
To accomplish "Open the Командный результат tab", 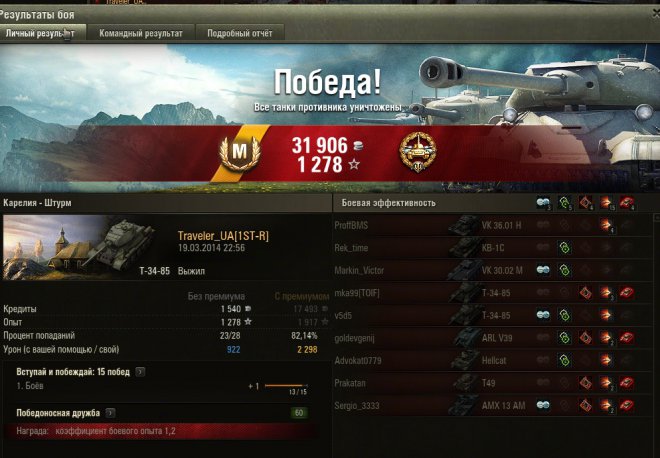I will click(x=141, y=33).
